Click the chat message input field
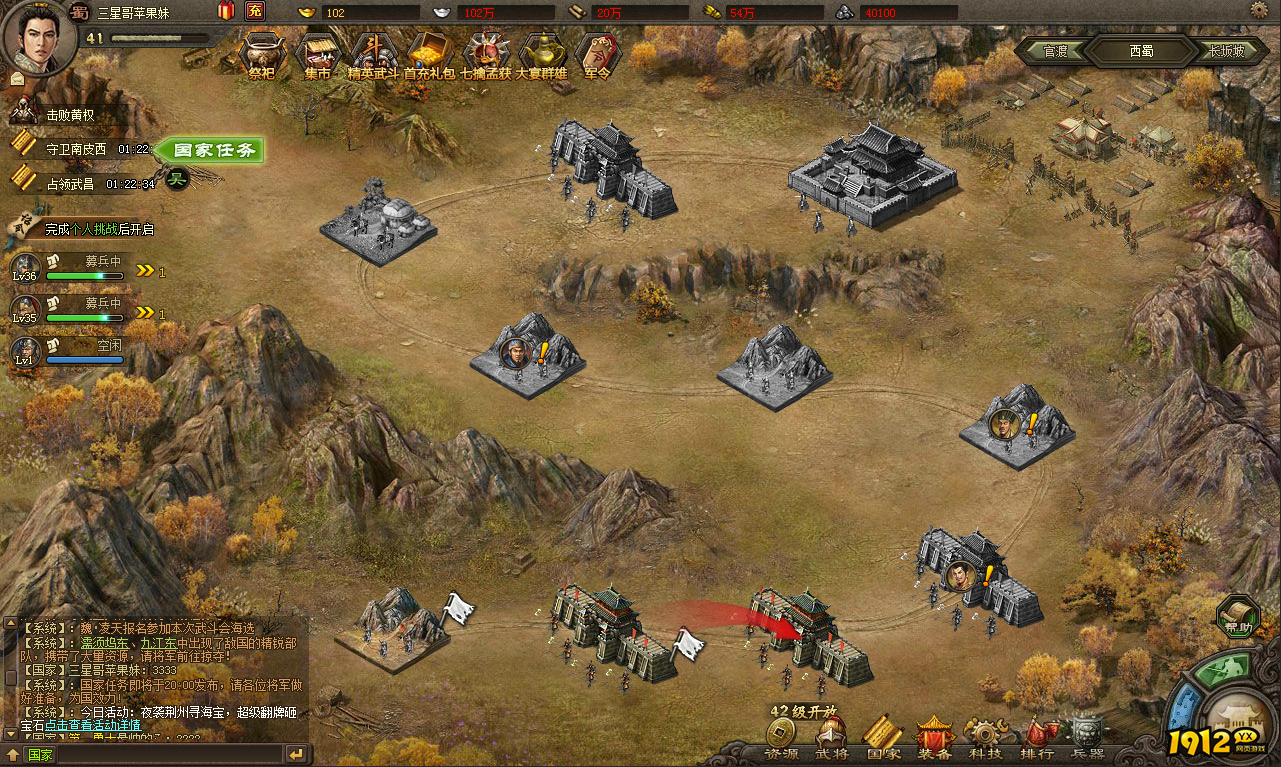 160,754
